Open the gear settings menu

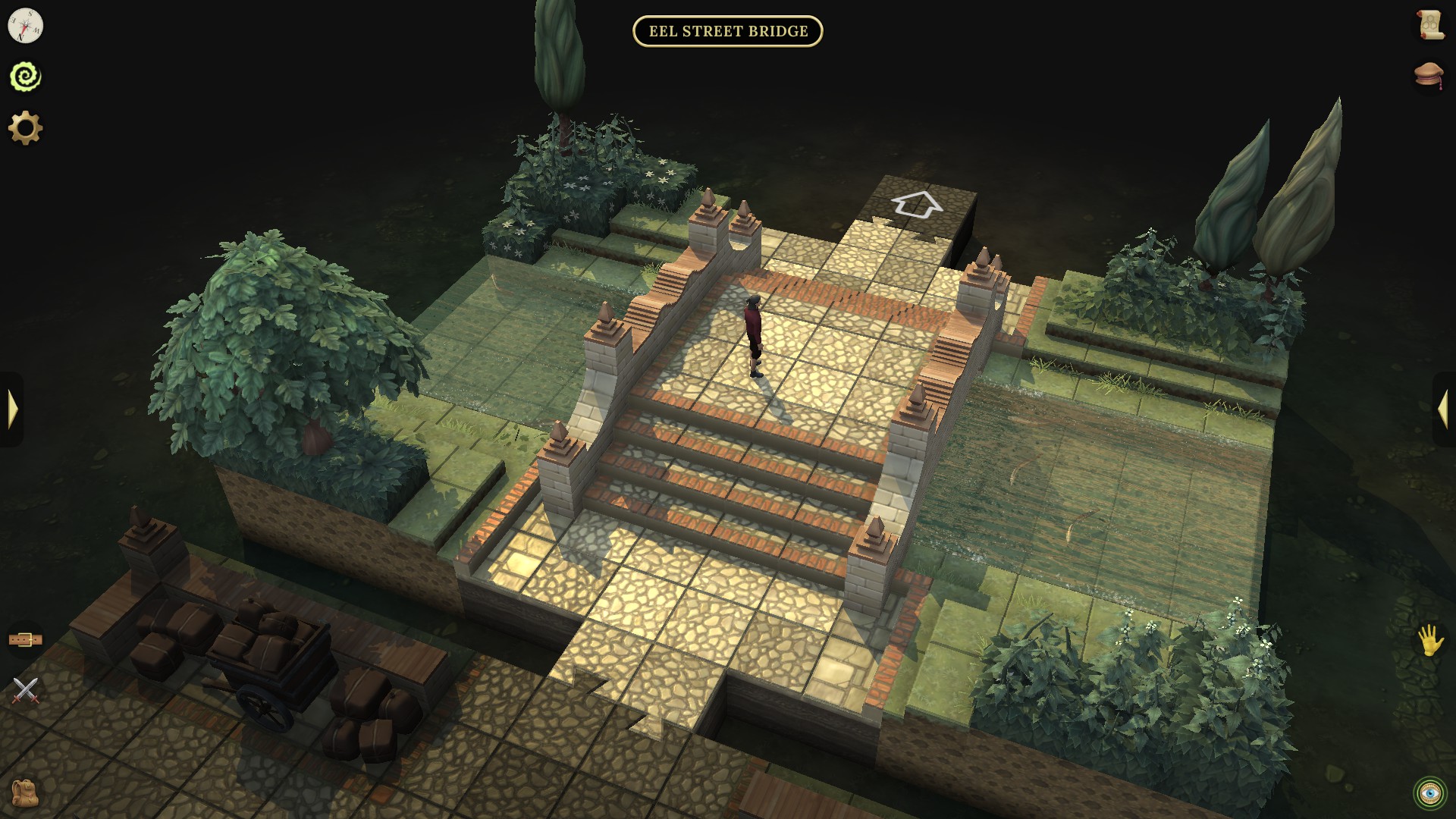point(25,128)
